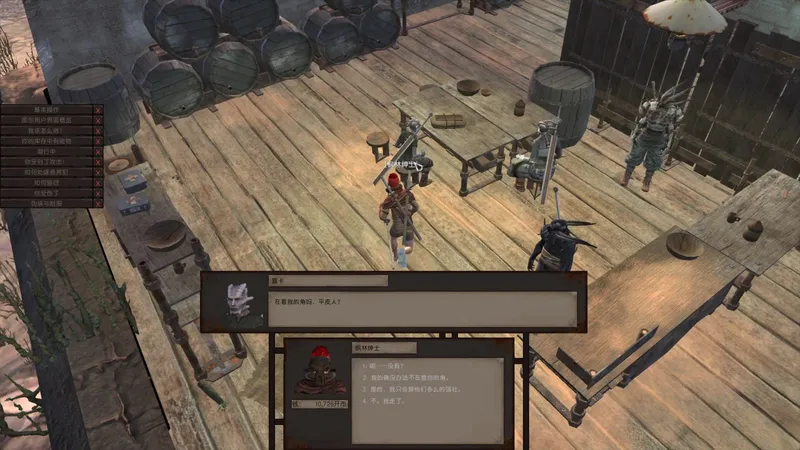Choose reply 4 "不,我走了。"

[x=382, y=404]
